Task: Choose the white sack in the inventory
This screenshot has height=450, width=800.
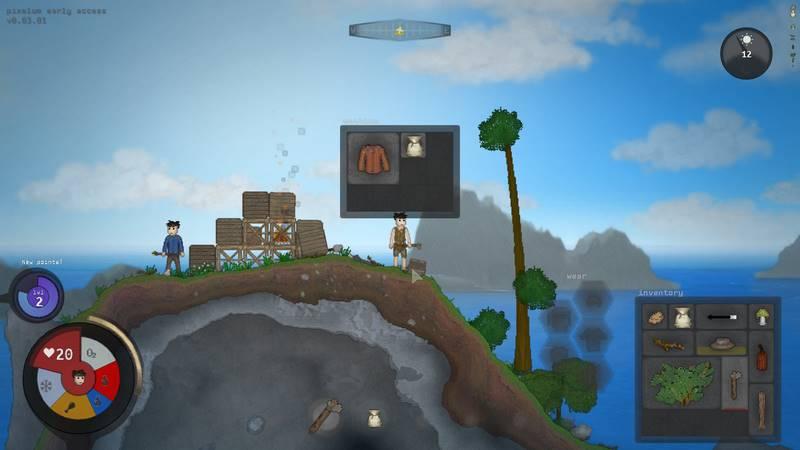Action: 682,318
